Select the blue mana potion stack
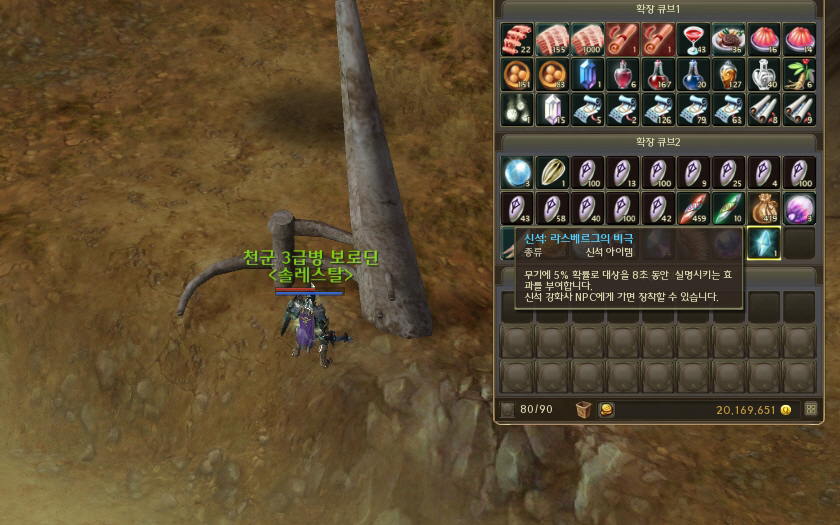 [693, 75]
